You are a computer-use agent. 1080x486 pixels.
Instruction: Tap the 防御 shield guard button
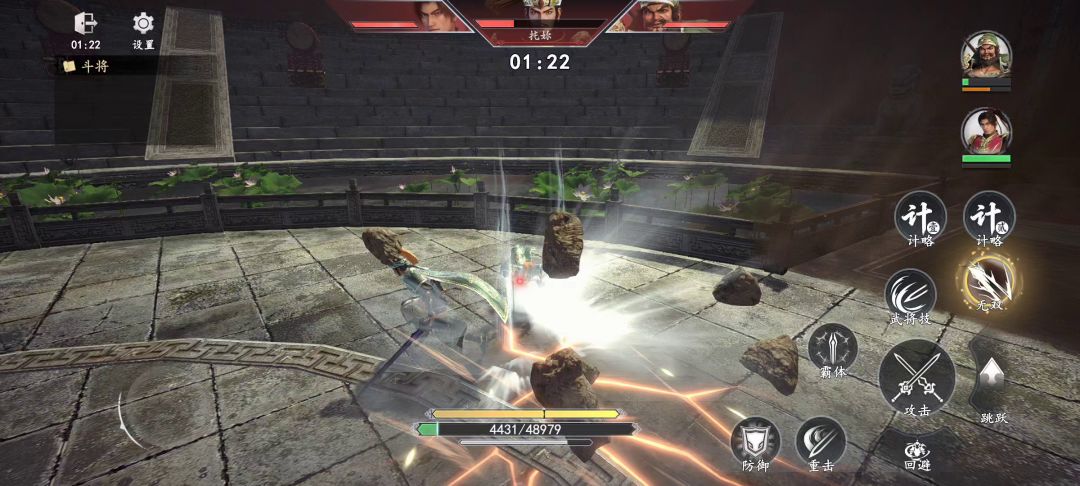coord(755,441)
